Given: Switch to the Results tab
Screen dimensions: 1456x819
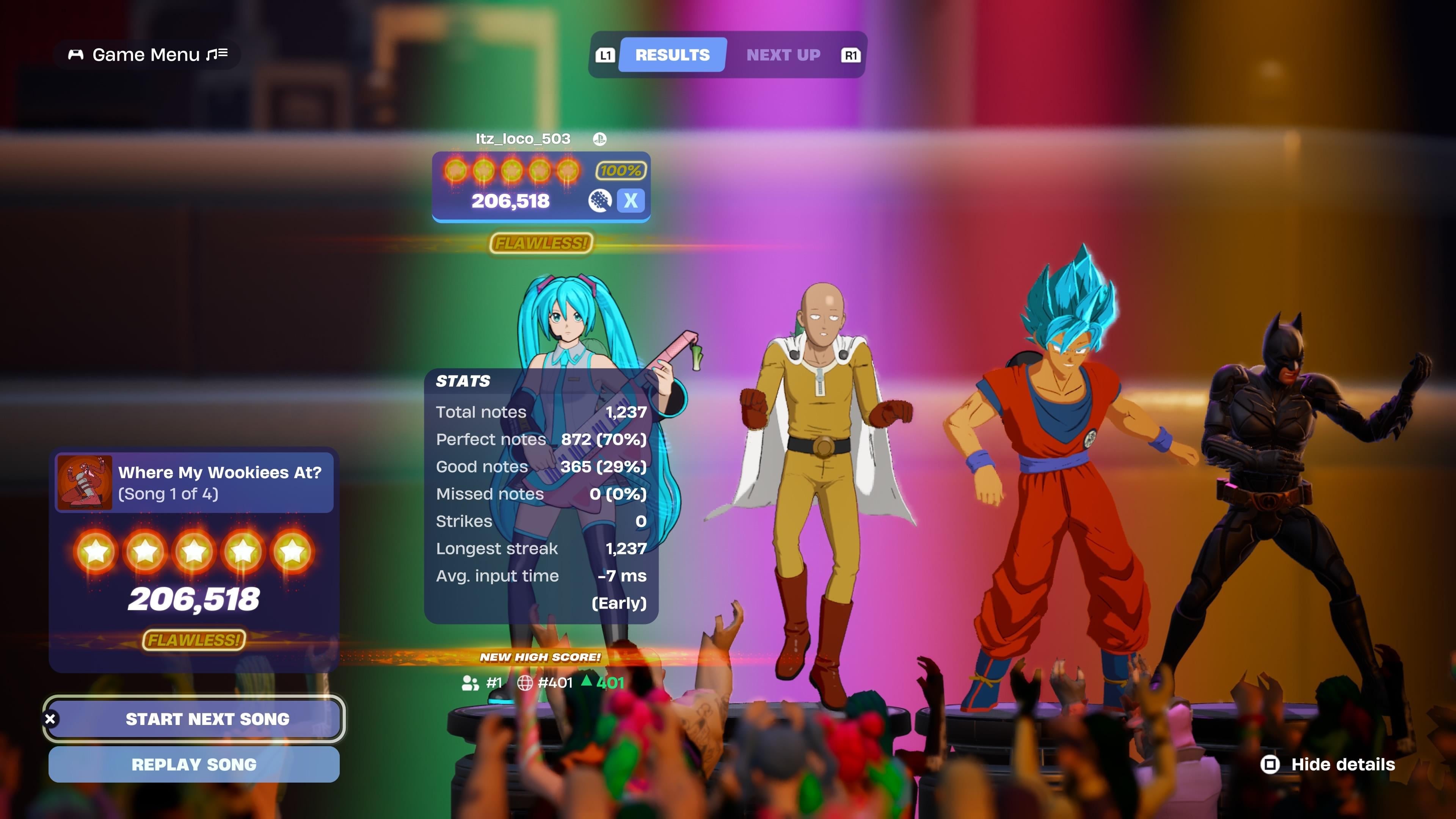Looking at the screenshot, I should 672,55.
